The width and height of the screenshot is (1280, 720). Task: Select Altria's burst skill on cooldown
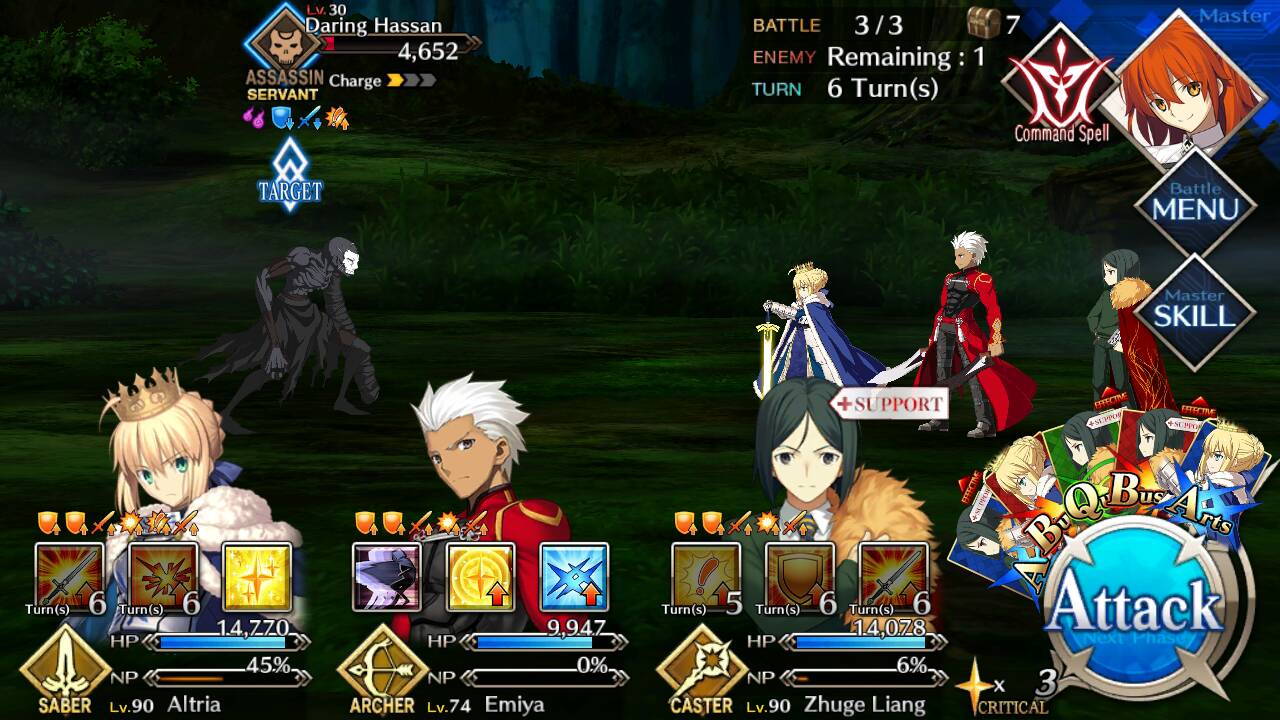point(163,577)
